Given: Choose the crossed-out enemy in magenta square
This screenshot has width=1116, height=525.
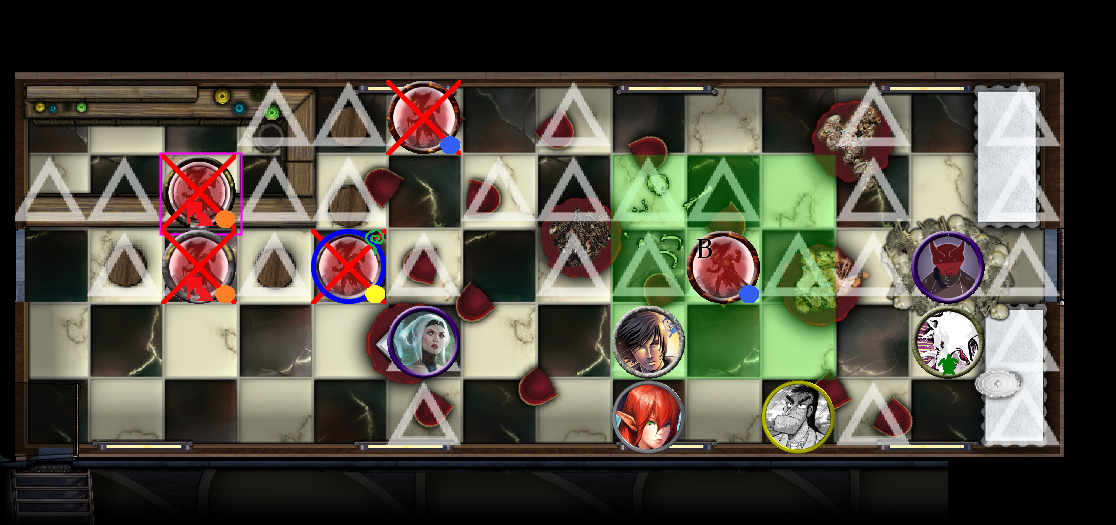Looking at the screenshot, I should pyautogui.click(x=200, y=192).
